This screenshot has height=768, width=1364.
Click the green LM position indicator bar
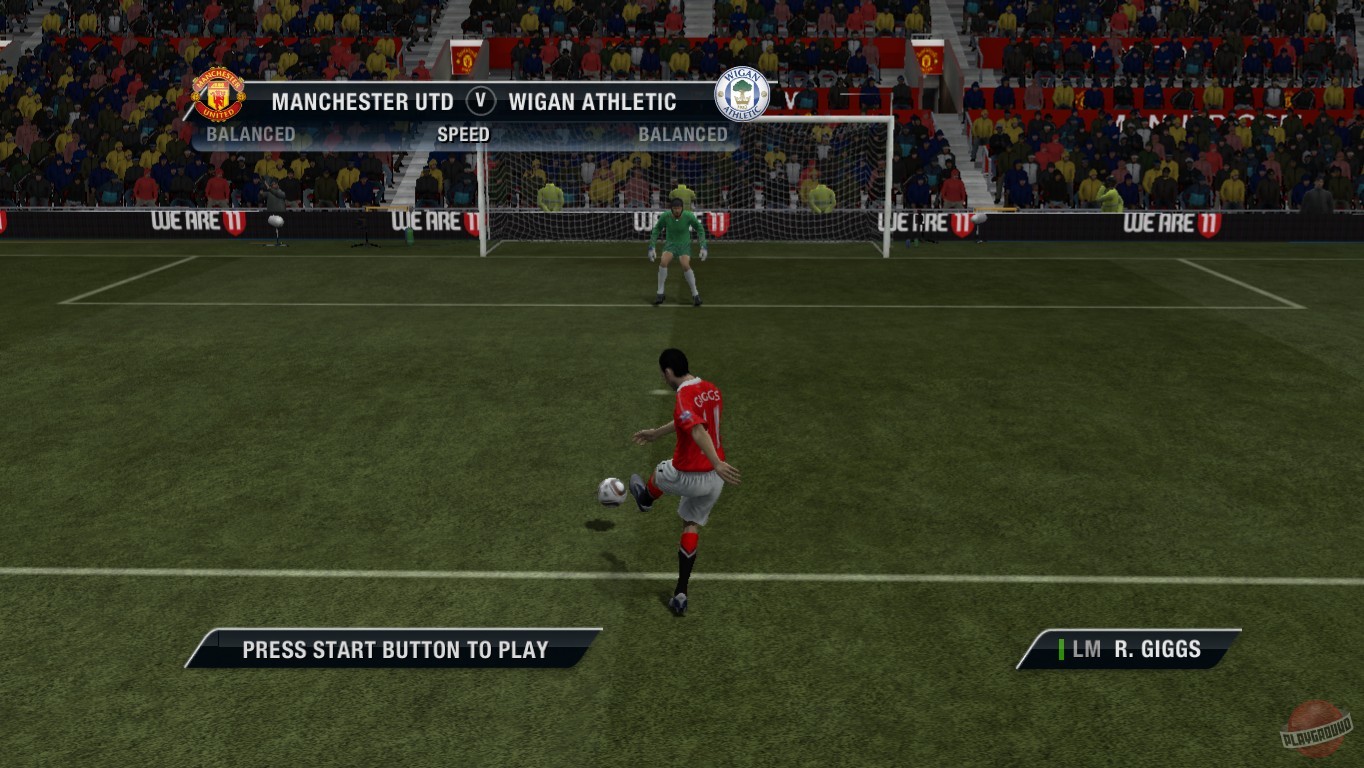click(x=1060, y=649)
